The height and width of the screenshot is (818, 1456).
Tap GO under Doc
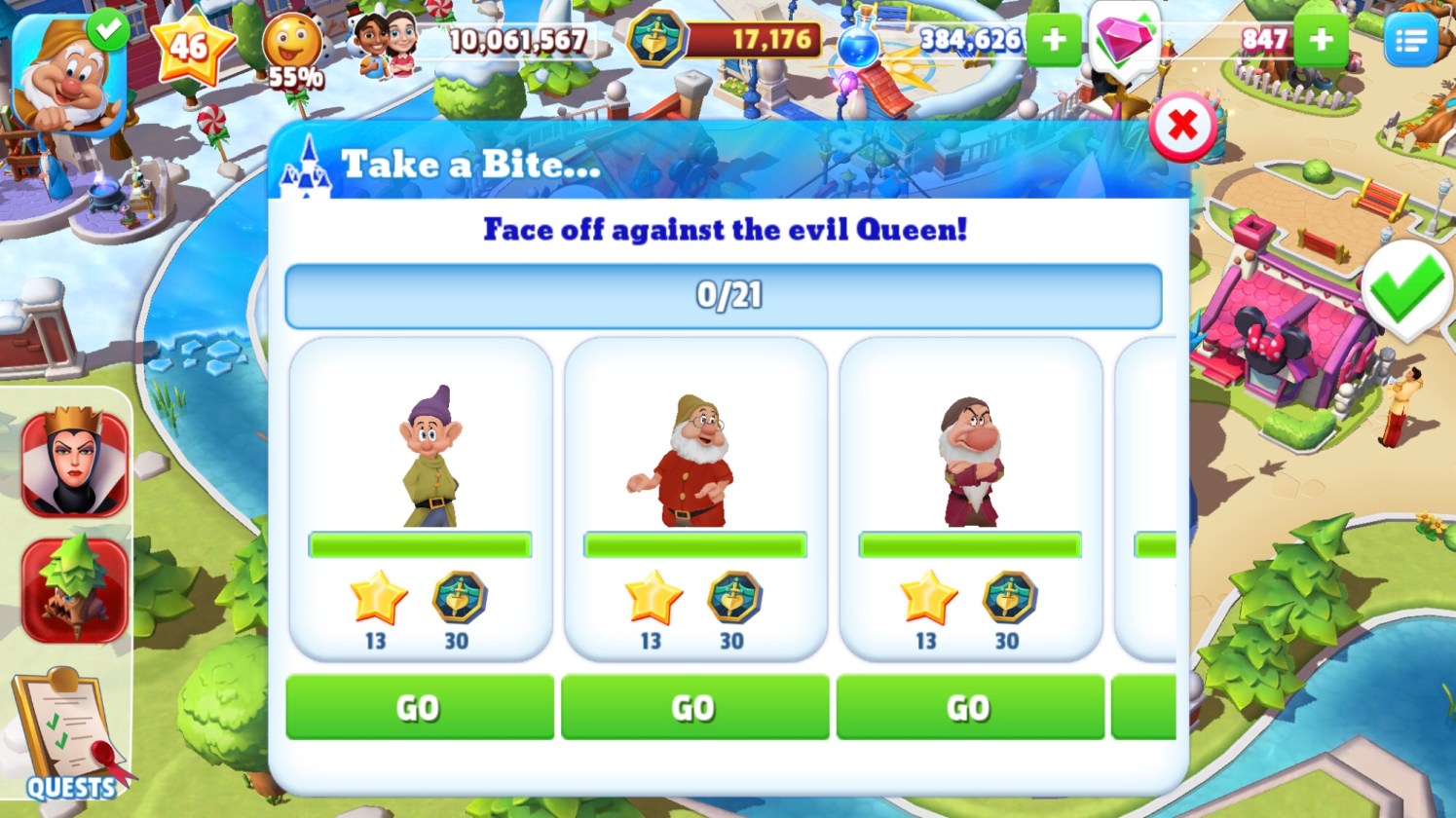[x=694, y=707]
